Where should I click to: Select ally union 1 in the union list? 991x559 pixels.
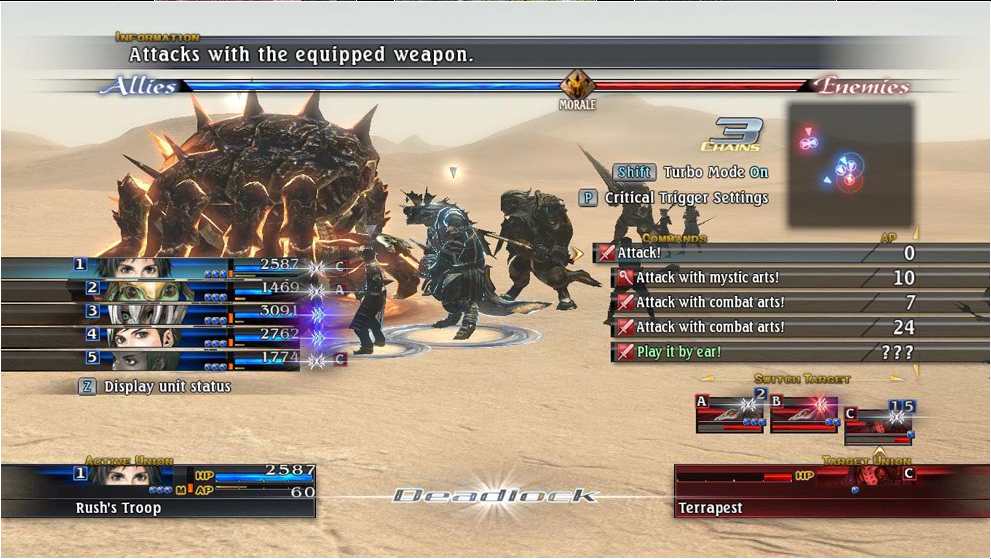point(150,267)
